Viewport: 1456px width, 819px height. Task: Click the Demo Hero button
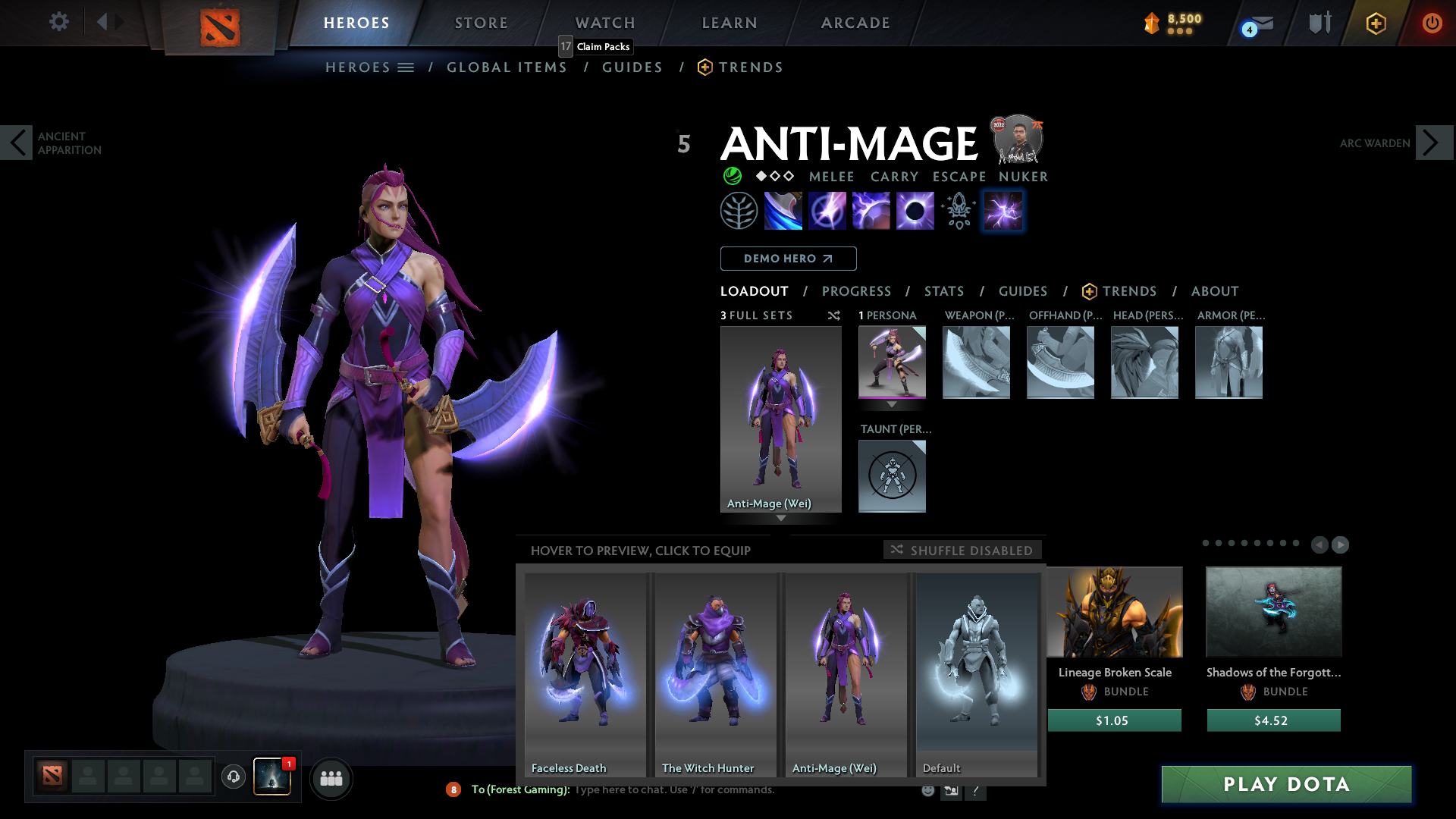788,259
